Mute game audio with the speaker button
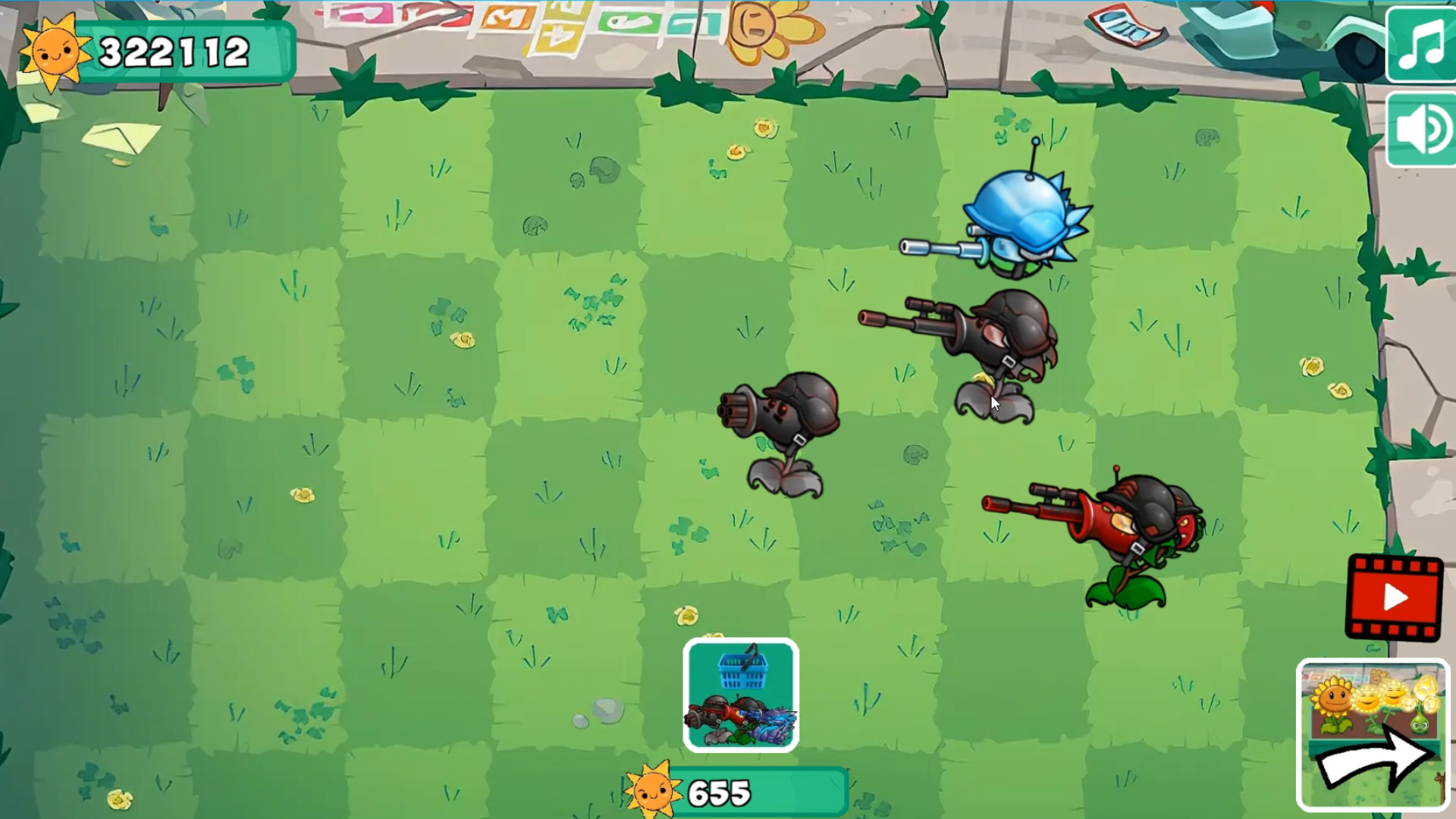This screenshot has width=1456, height=819. tap(1421, 127)
